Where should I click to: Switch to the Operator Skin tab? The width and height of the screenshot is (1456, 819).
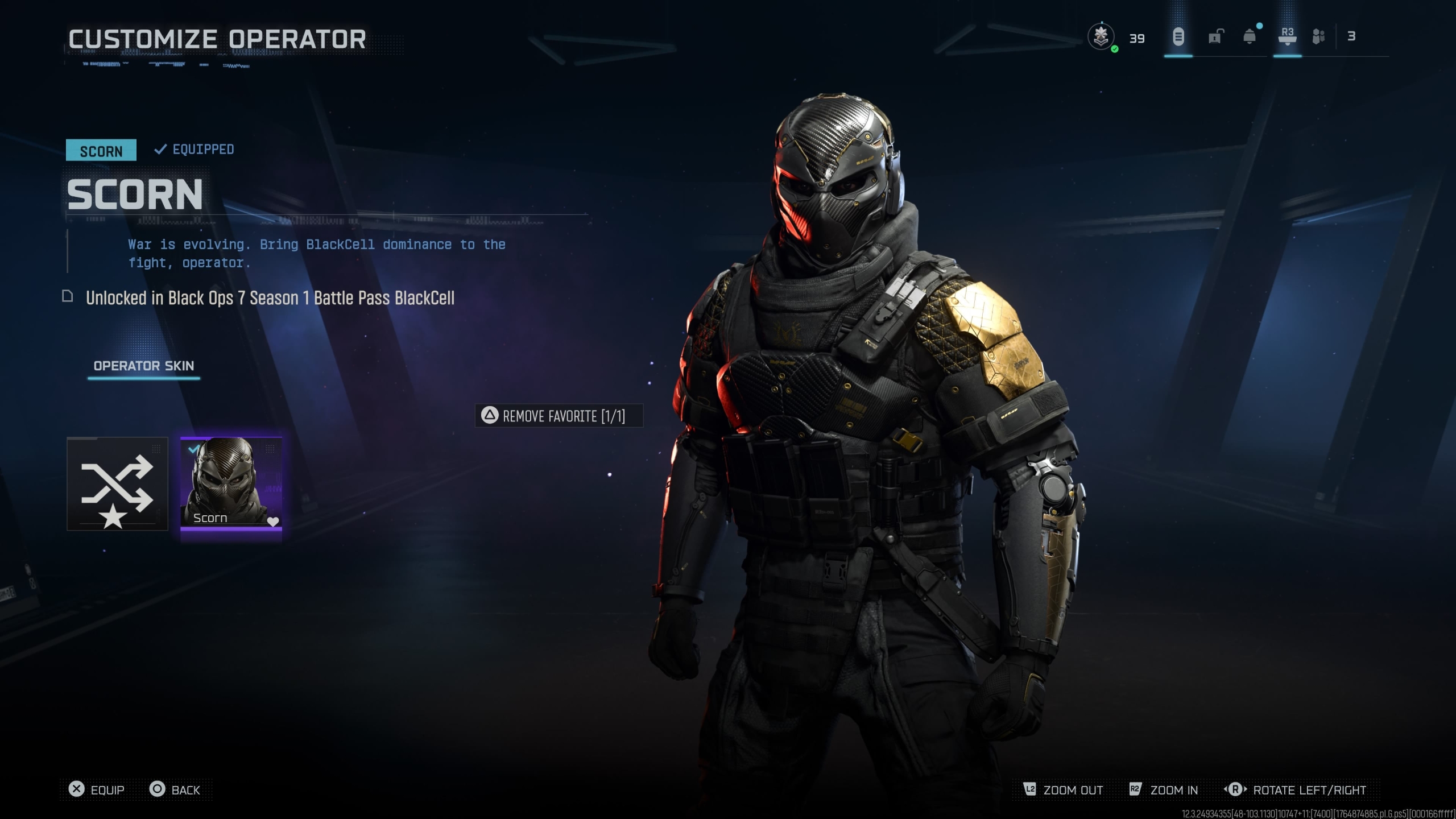pyautogui.click(x=144, y=366)
